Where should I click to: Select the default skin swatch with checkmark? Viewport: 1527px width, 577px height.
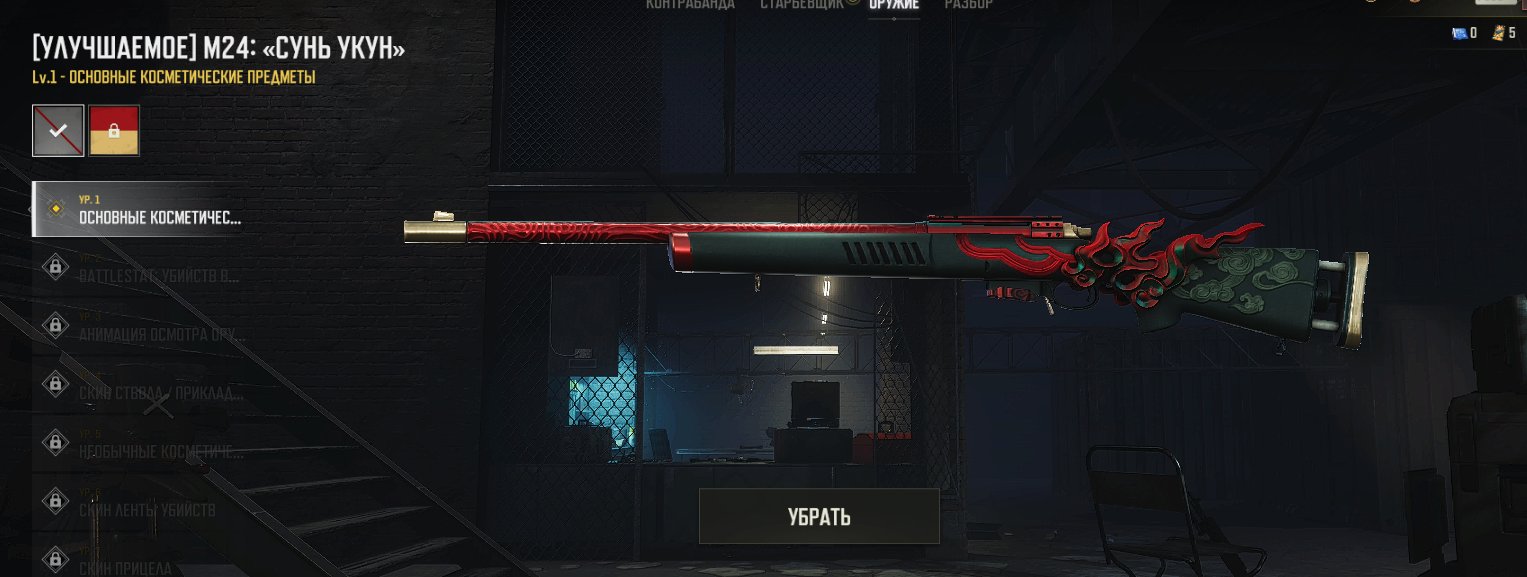click(58, 131)
